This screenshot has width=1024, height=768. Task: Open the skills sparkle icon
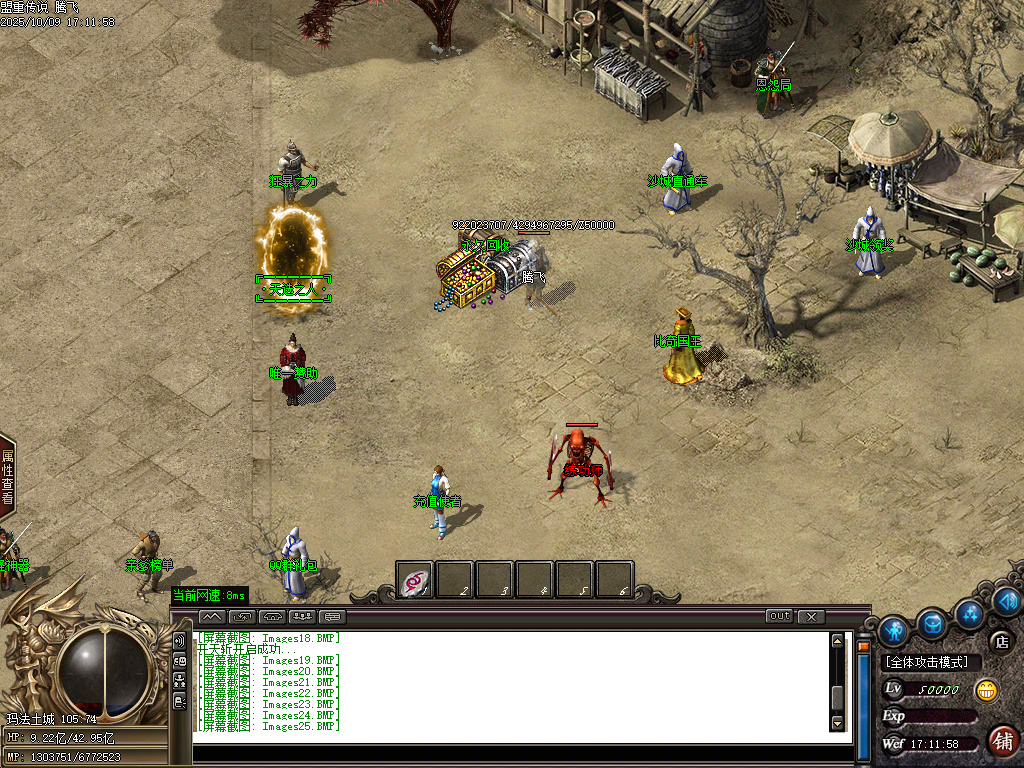tap(968, 612)
